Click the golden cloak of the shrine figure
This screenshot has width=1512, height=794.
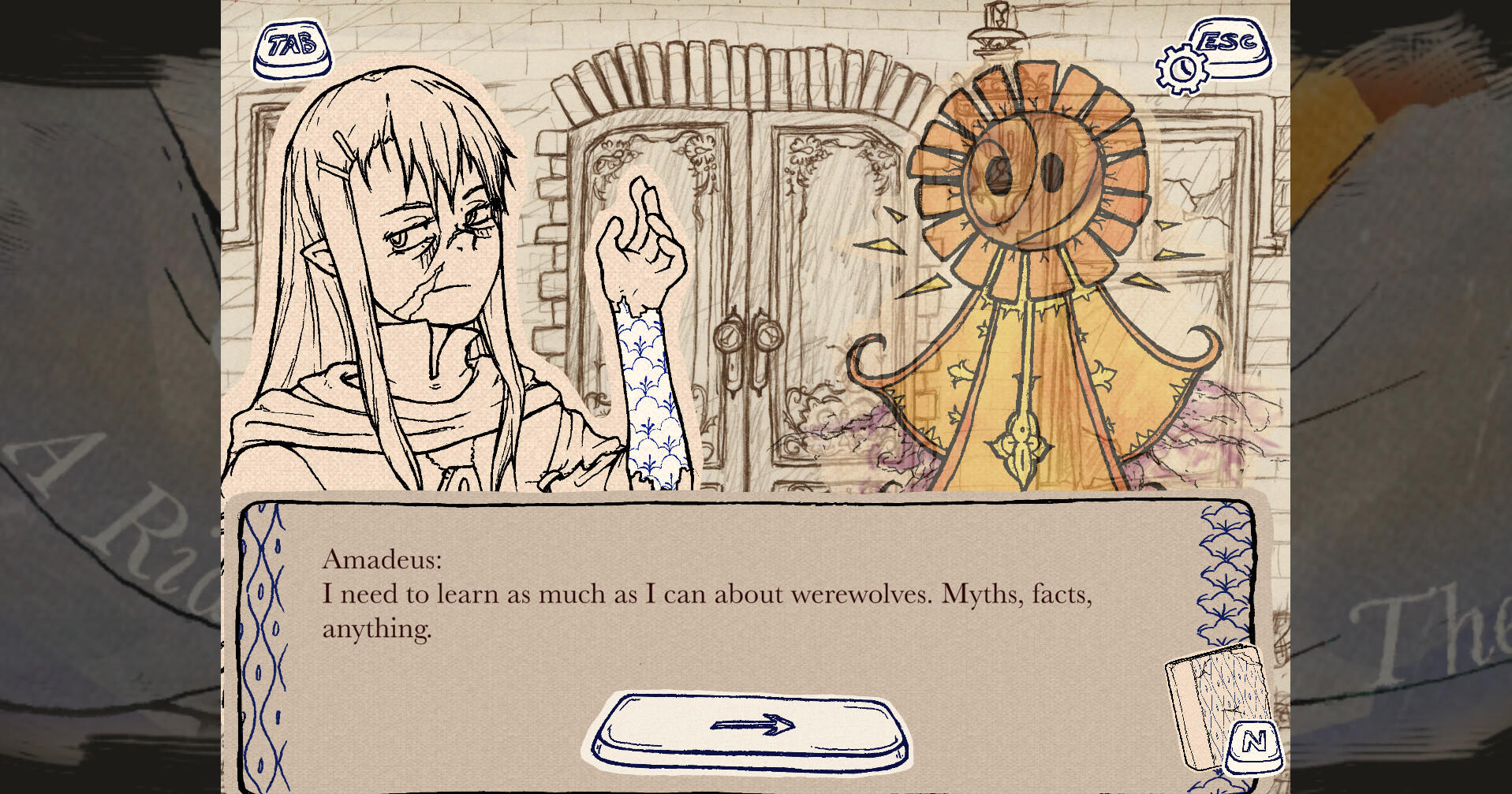pyautogui.click(x=1025, y=394)
